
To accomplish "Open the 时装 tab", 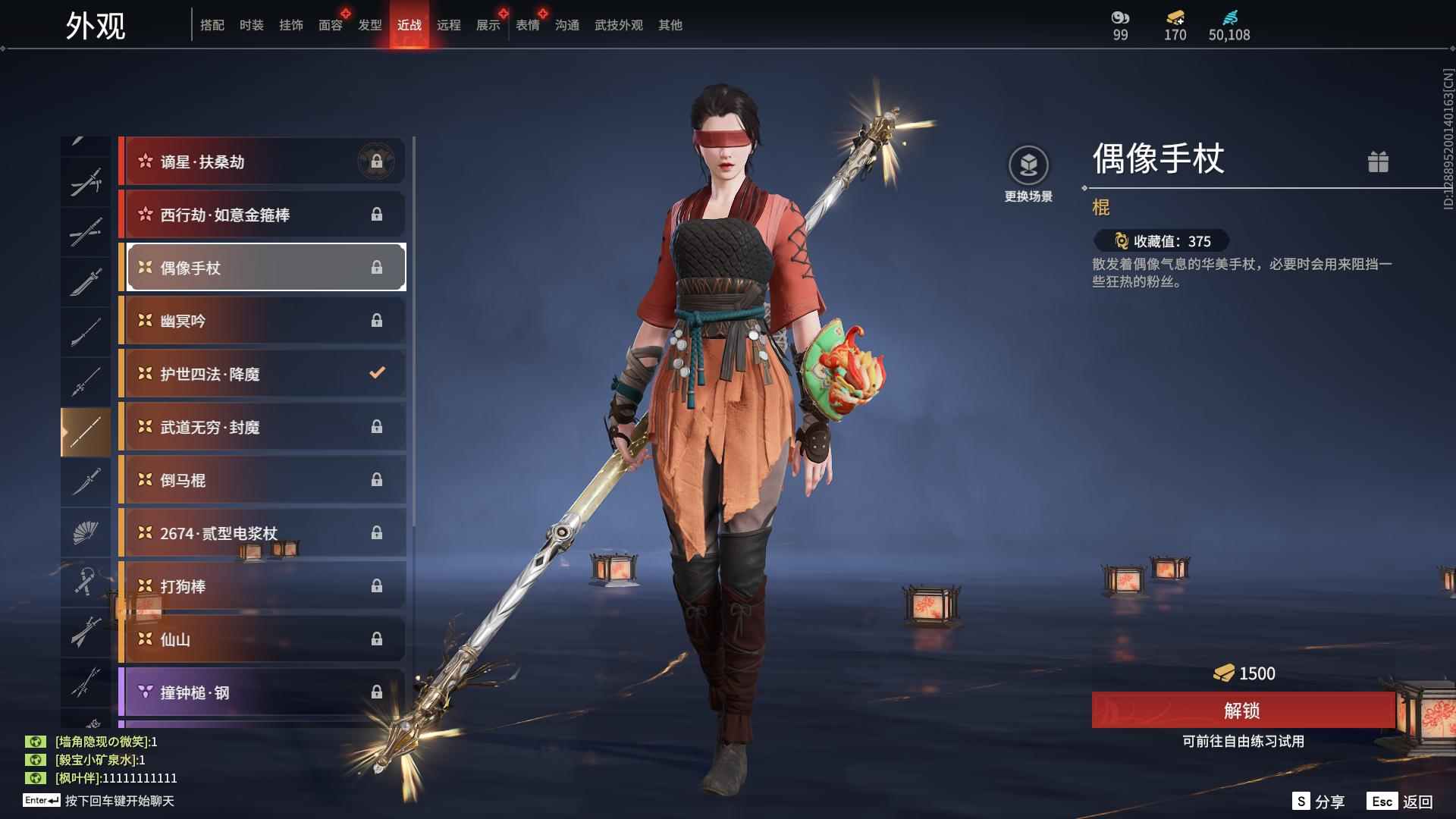I will (x=253, y=24).
